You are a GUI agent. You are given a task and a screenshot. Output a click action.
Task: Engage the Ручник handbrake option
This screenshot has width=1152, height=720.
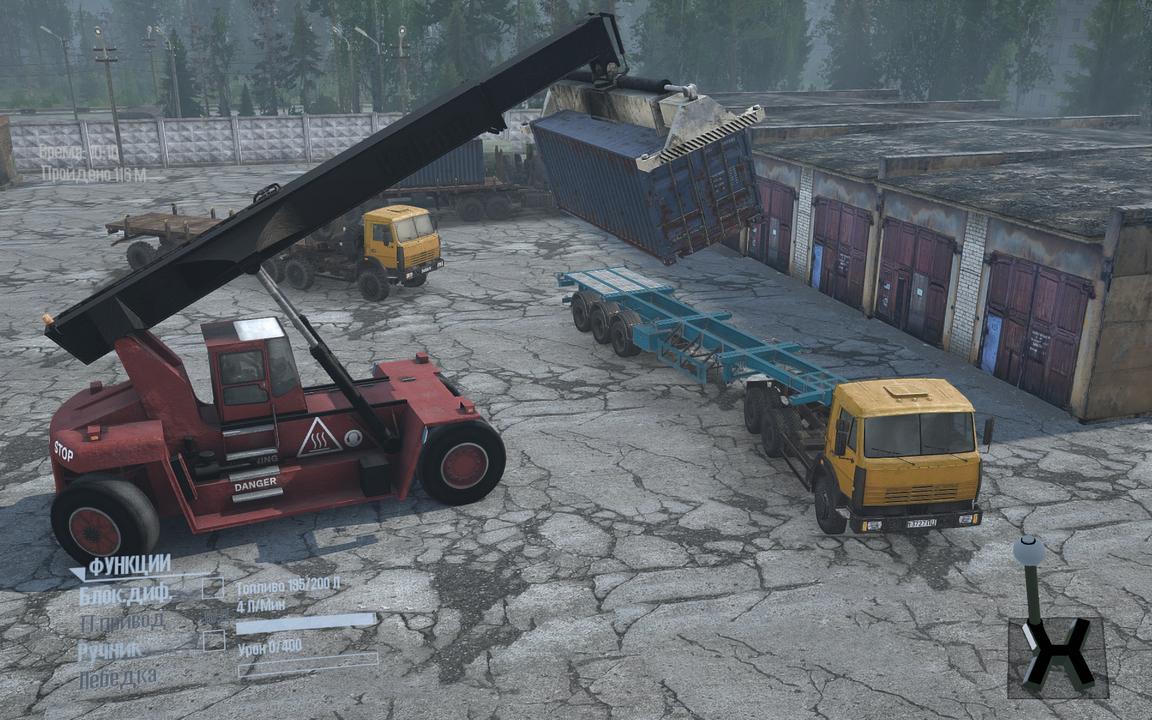(x=110, y=651)
